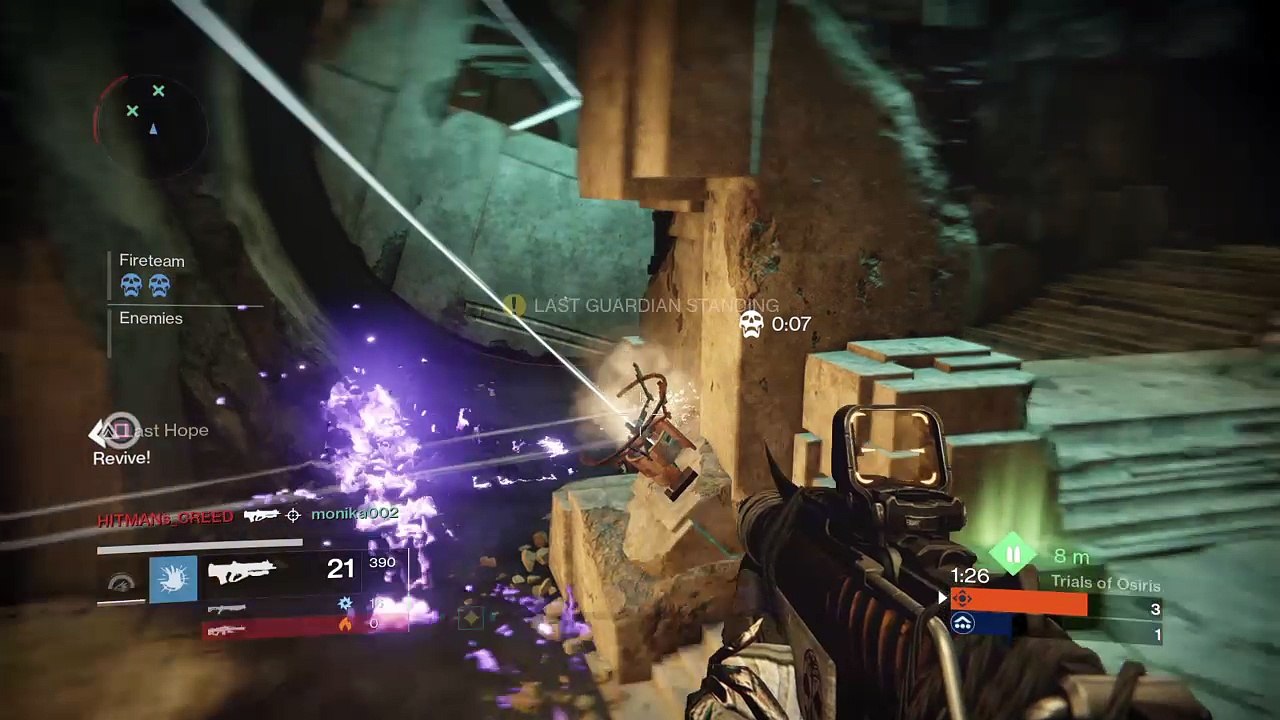1280x720 pixels.
Task: Choose the special weapon slot
Action: coord(228,607)
